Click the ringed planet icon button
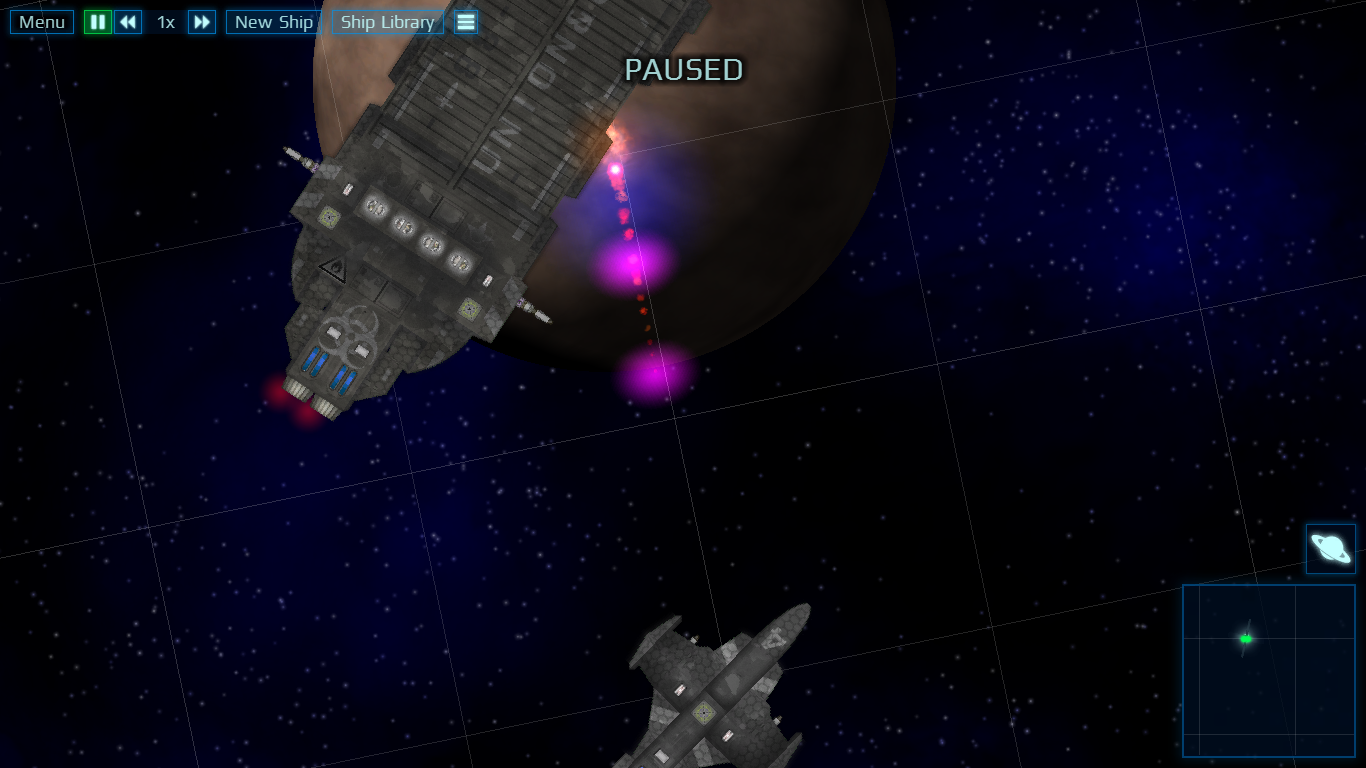 [x=1331, y=549]
